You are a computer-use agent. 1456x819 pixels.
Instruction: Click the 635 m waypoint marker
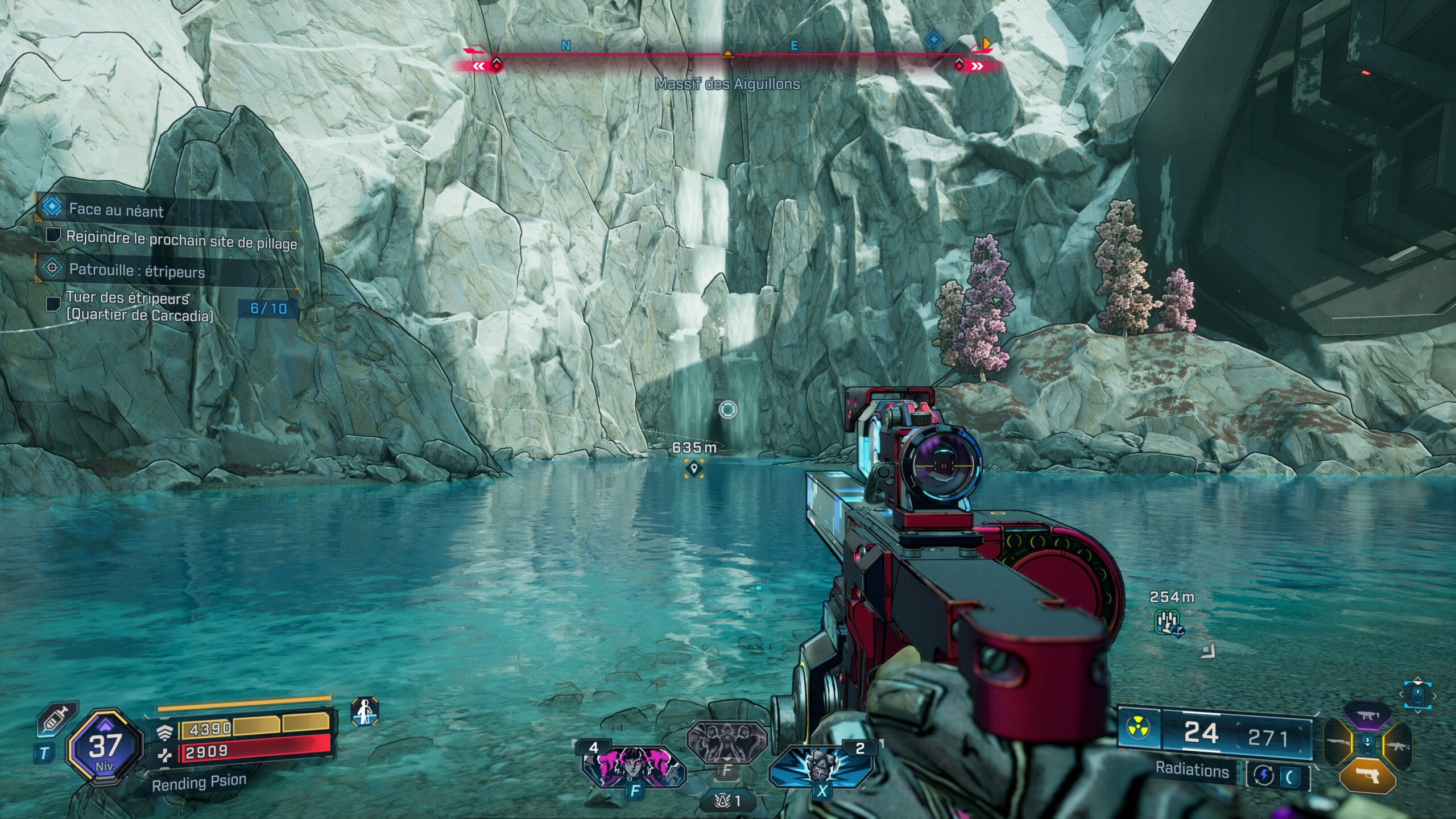[693, 468]
